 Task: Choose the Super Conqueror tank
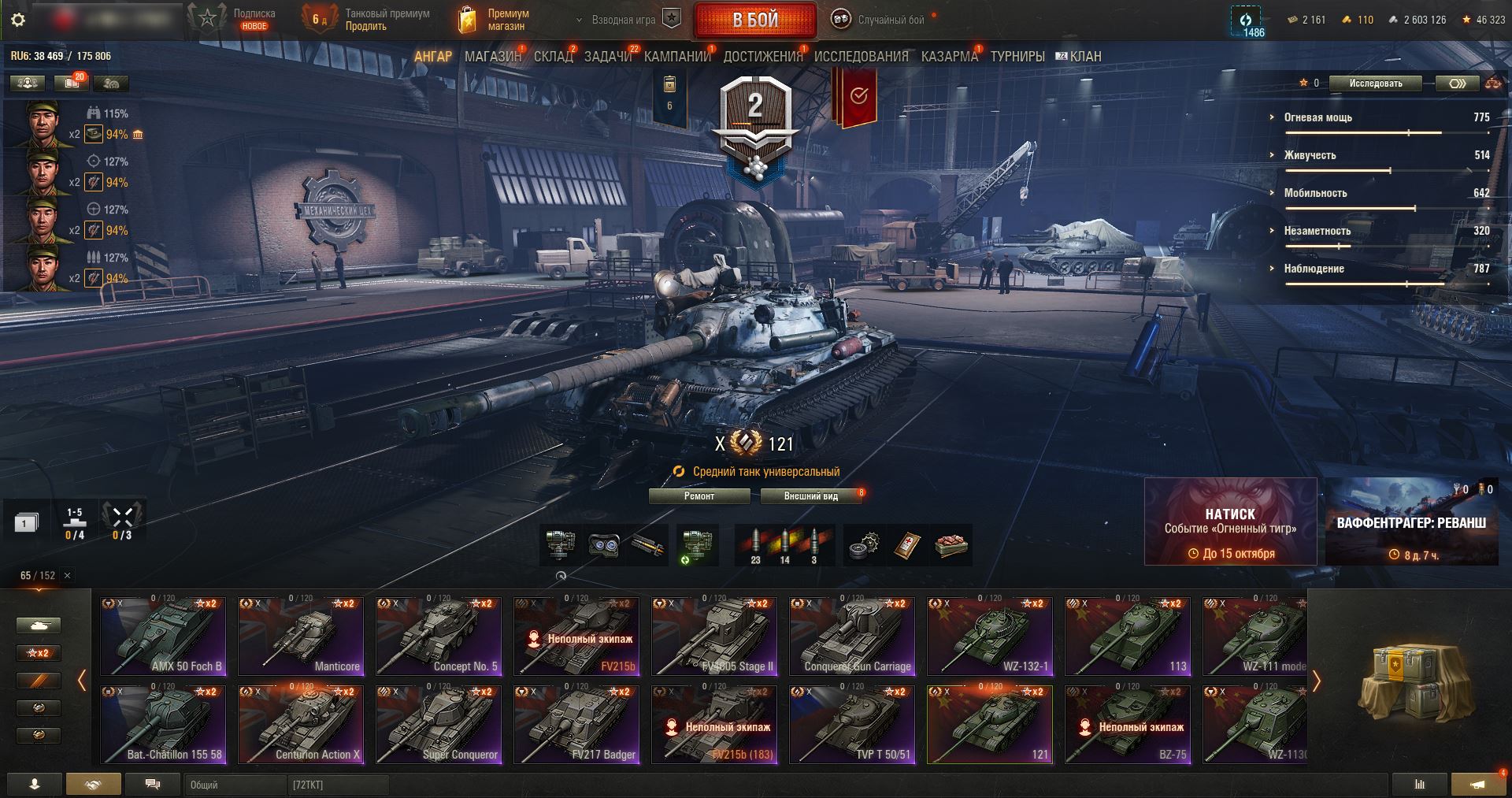tap(439, 725)
